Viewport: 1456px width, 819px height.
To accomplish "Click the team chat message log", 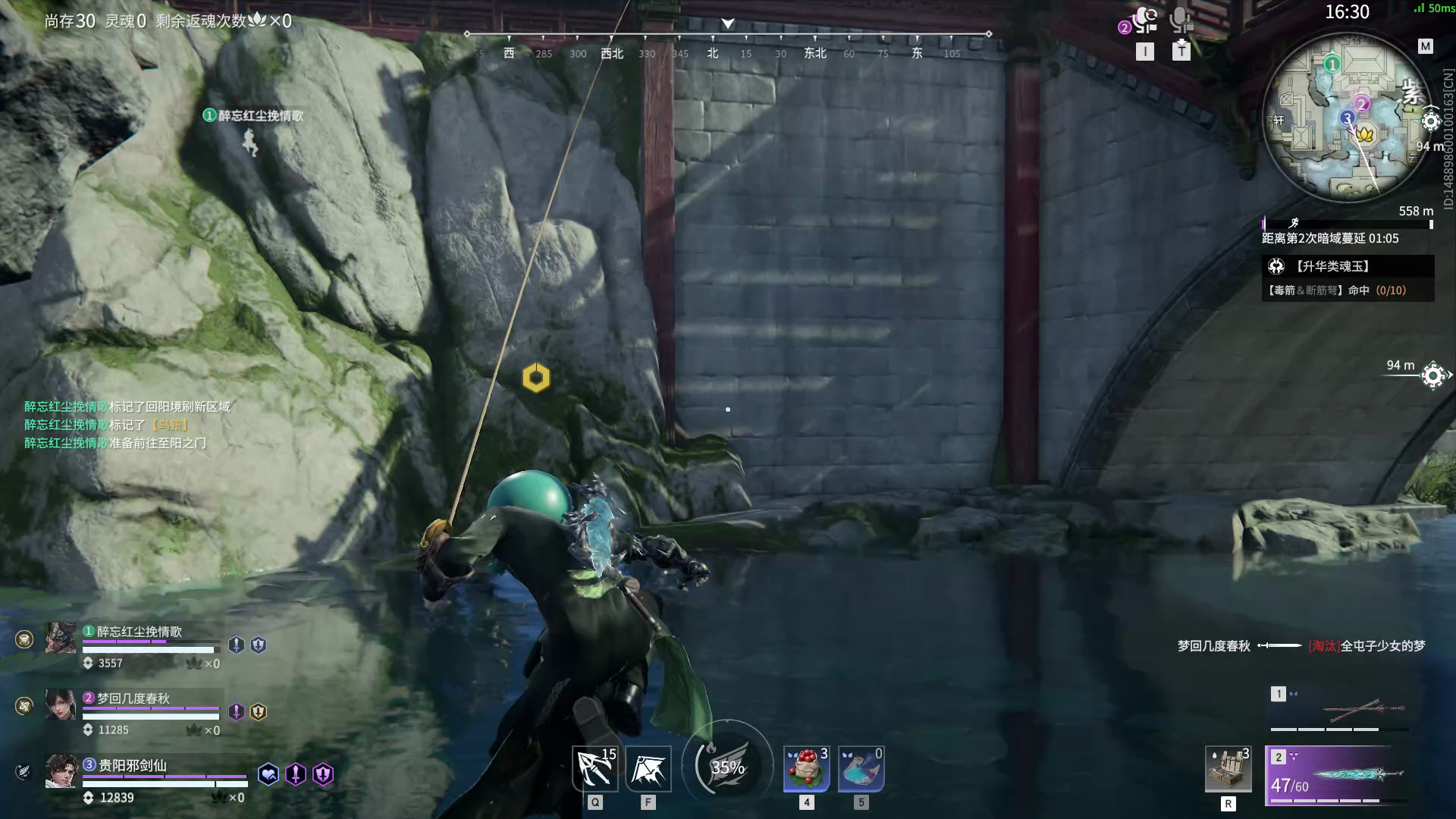I will click(127, 425).
